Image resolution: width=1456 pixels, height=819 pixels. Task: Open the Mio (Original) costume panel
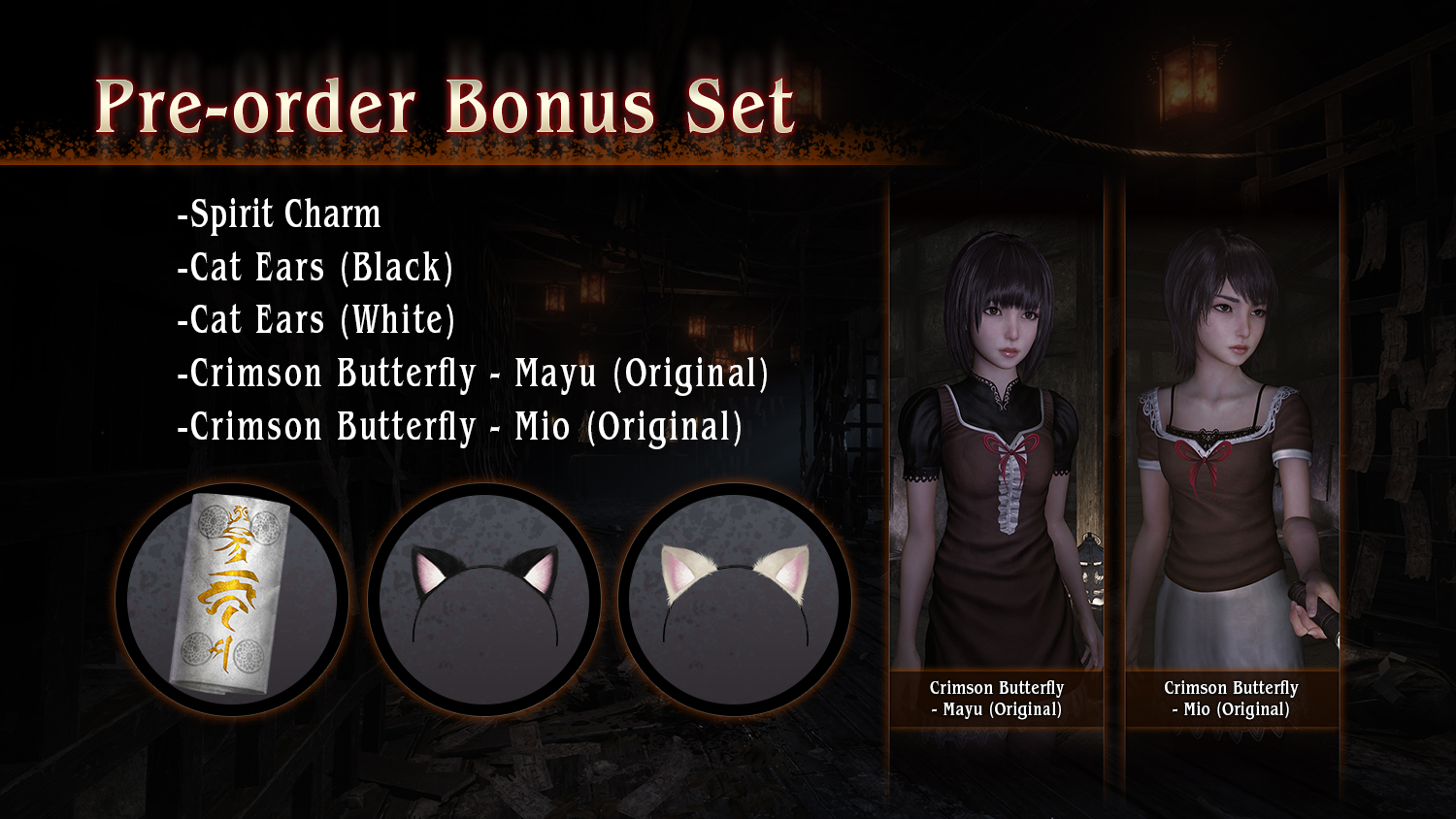click(x=1232, y=456)
